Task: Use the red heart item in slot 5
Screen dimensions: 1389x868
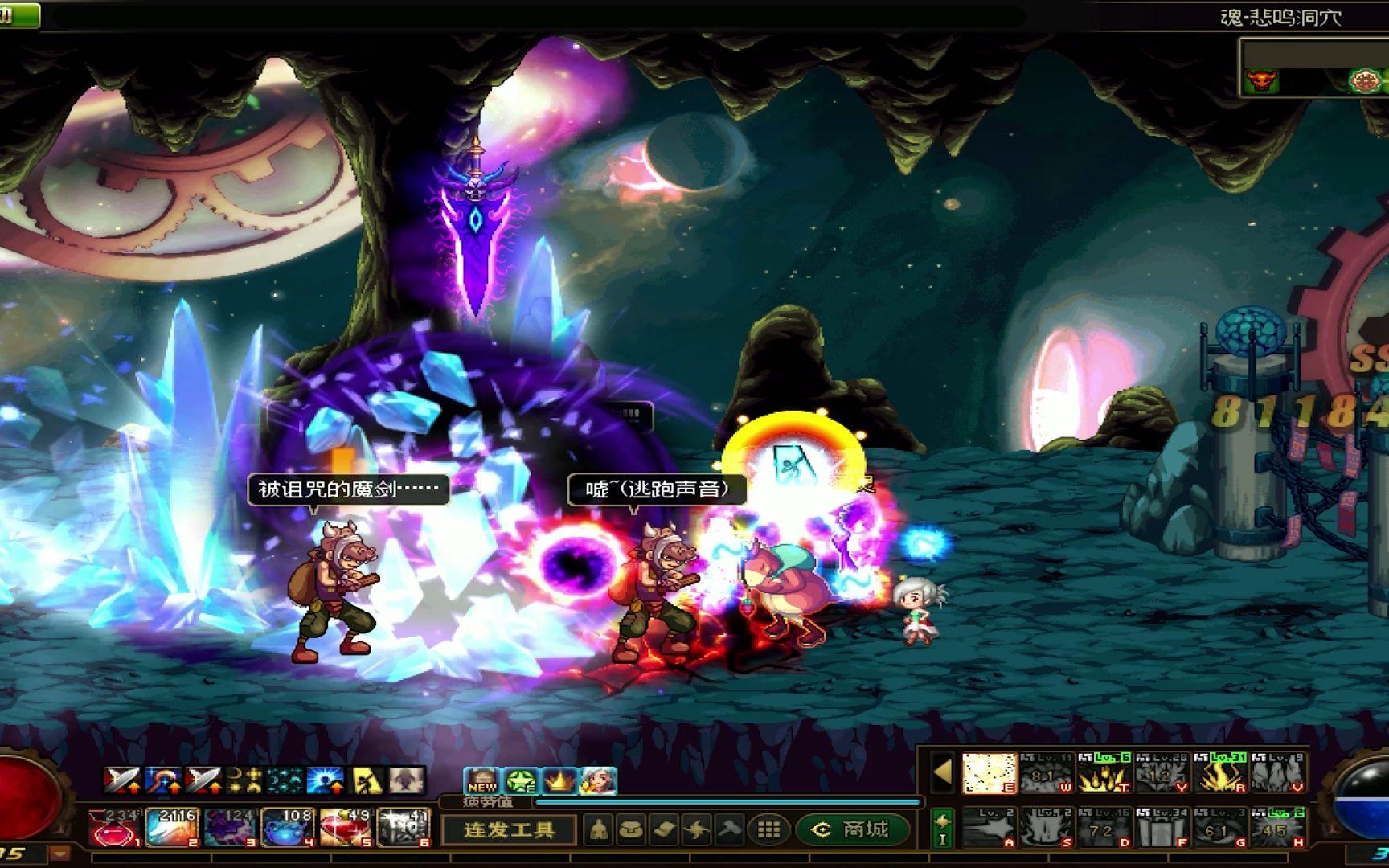Action: [346, 828]
